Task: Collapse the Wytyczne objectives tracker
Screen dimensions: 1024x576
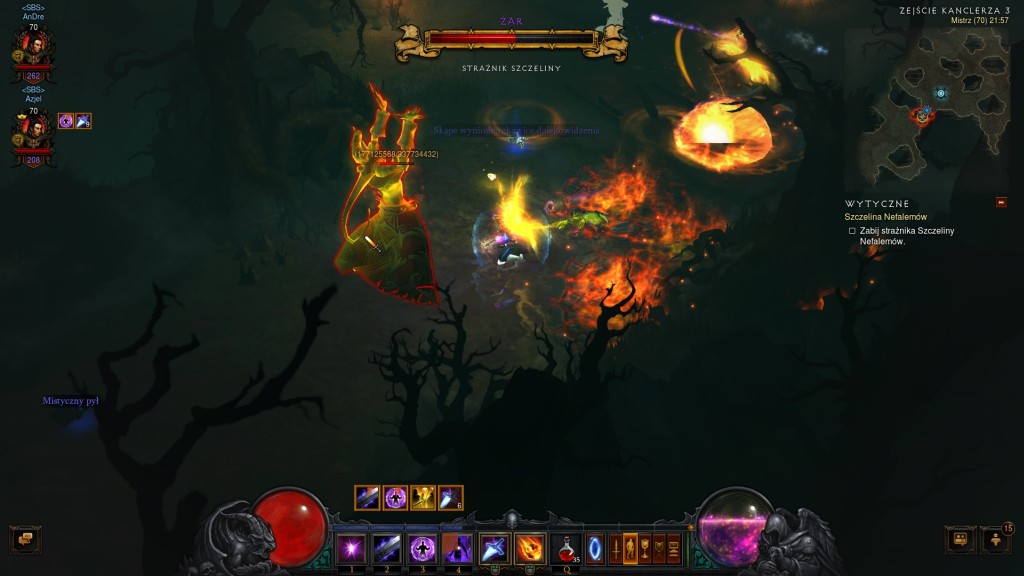Action: tap(1001, 203)
